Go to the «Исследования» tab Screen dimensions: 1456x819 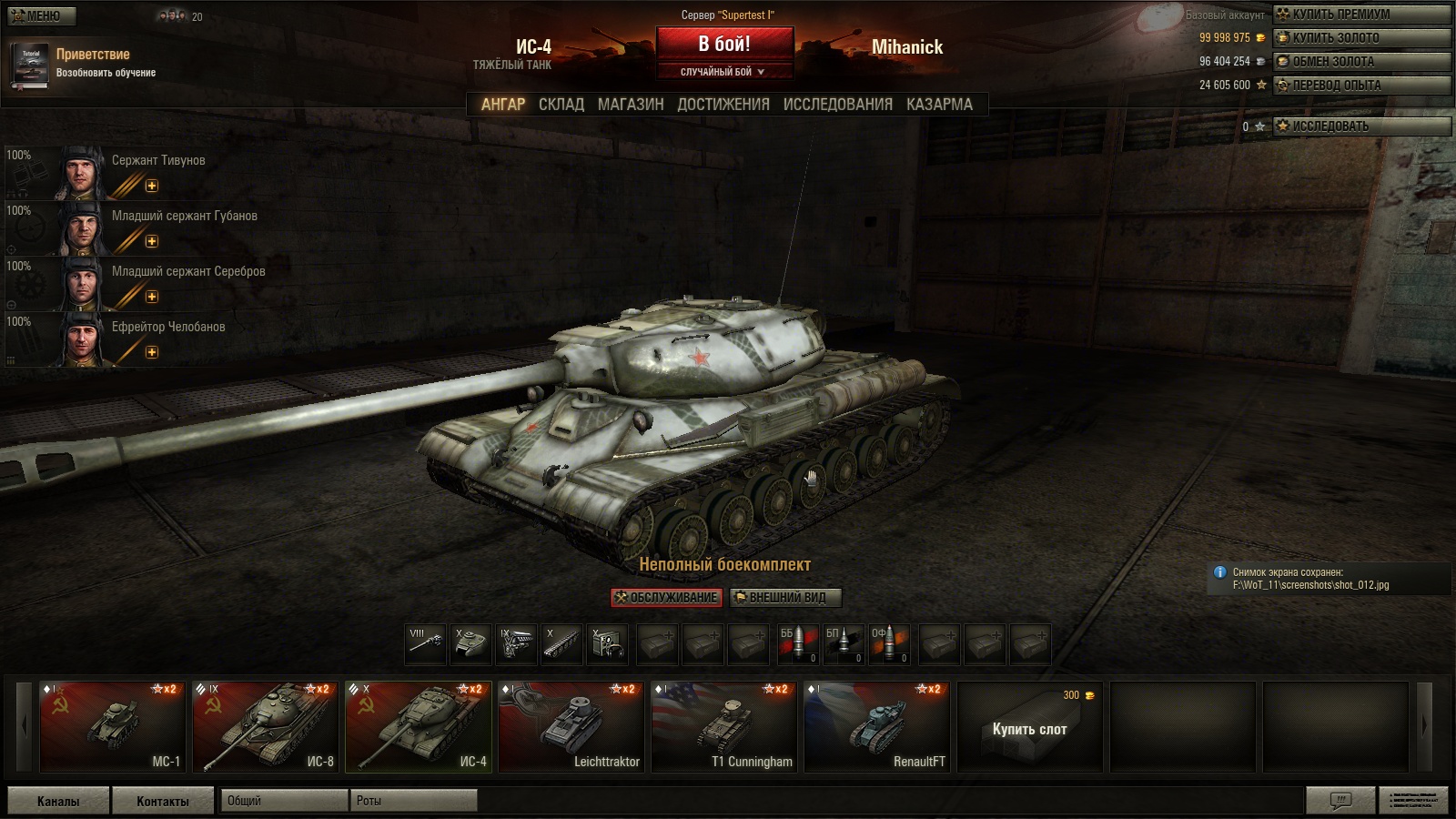(x=837, y=105)
